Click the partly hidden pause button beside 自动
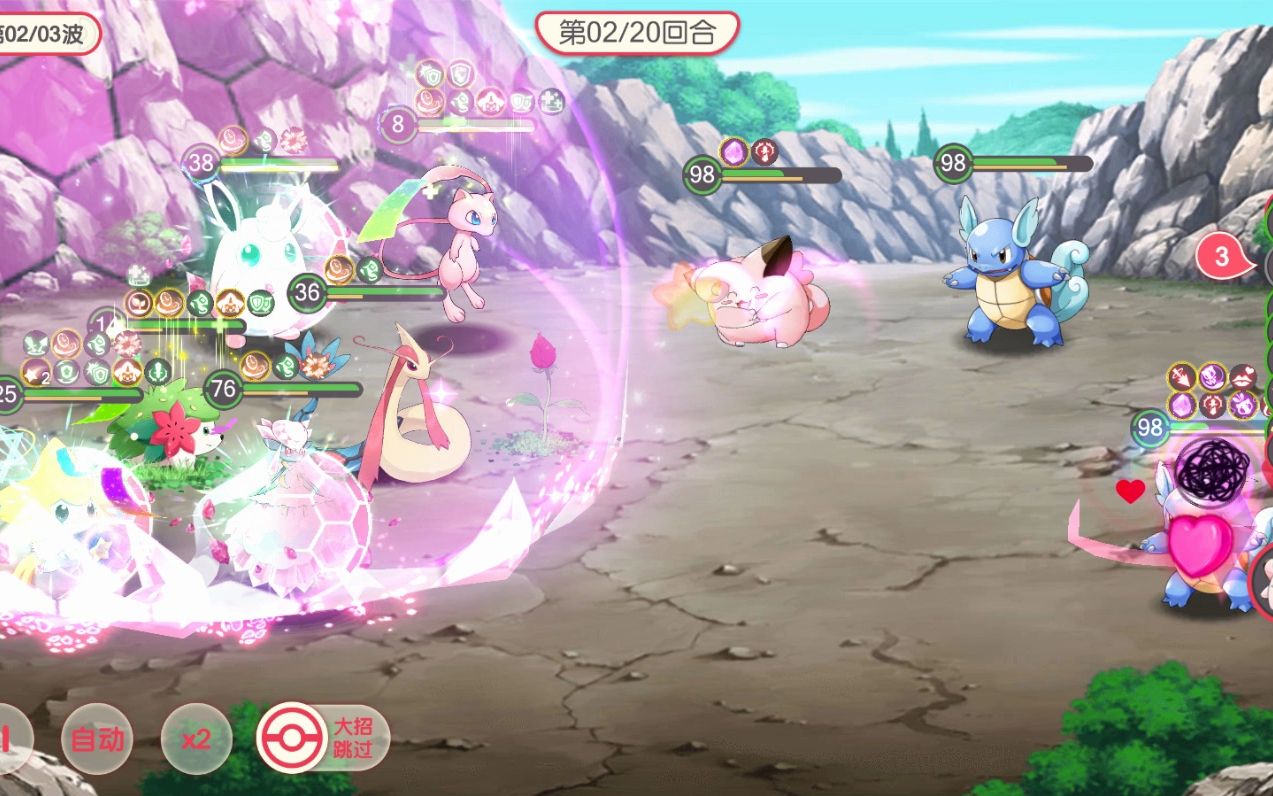The image size is (1273, 796). 10,739
